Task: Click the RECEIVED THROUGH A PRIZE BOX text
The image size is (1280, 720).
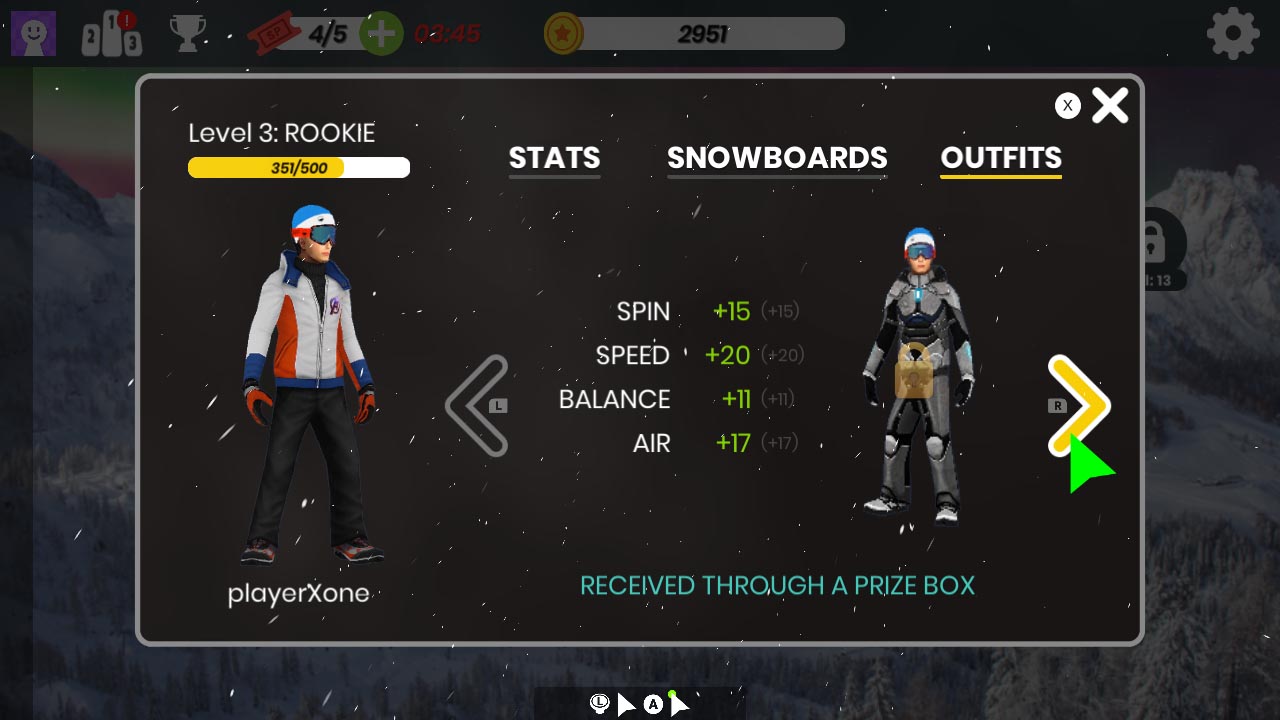Action: click(x=778, y=585)
